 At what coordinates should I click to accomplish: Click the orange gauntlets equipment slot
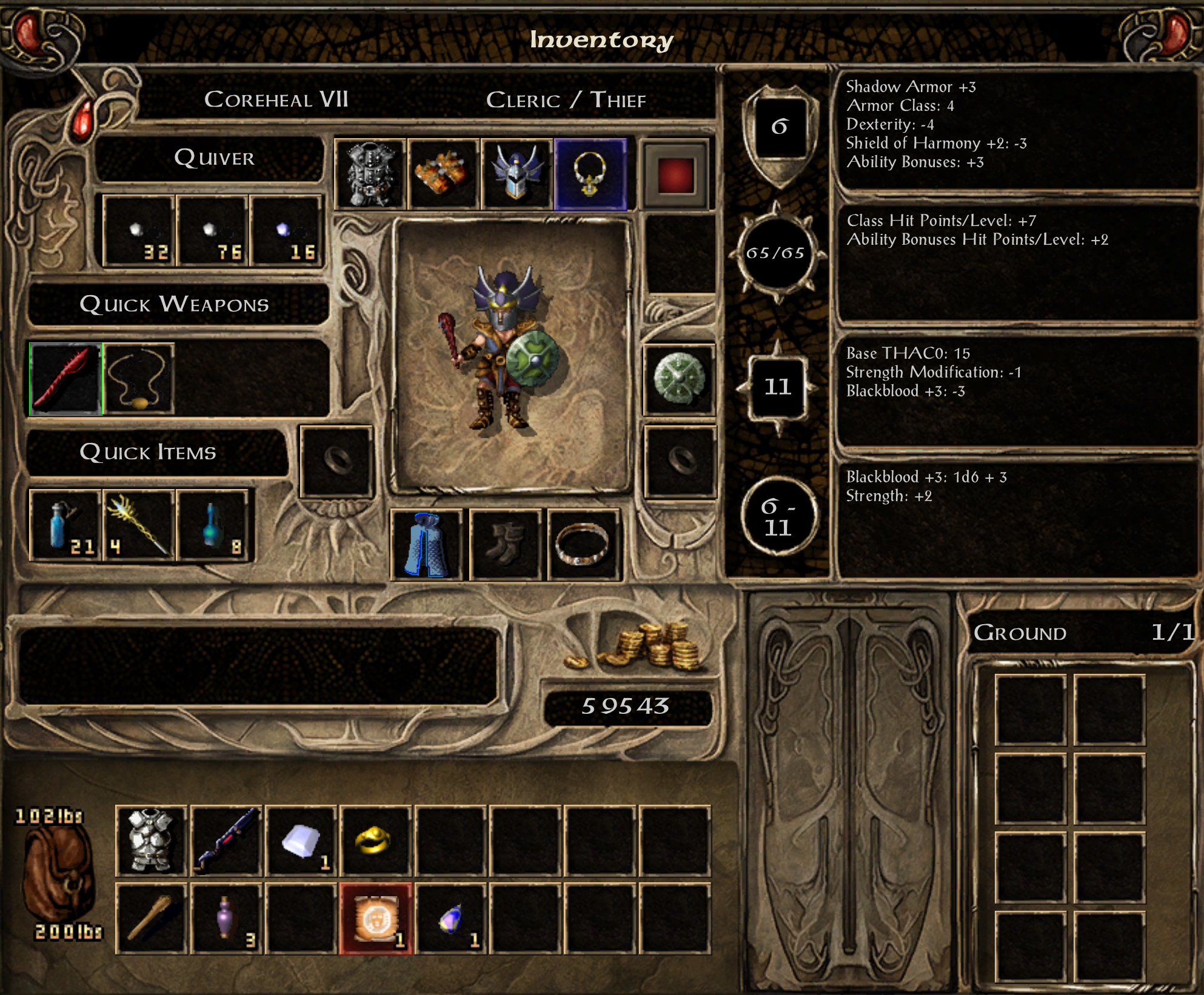pos(443,175)
